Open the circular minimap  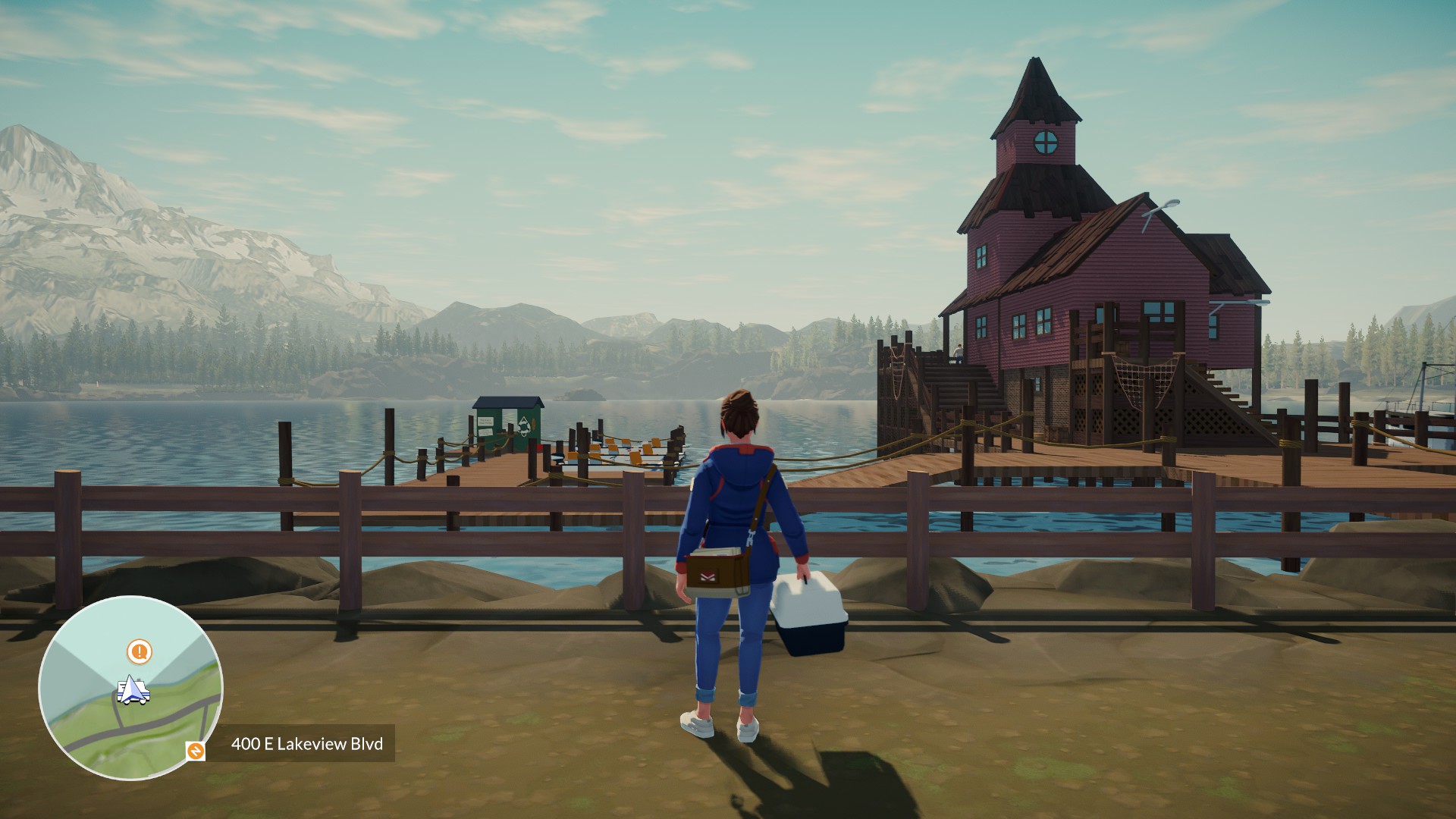tap(130, 688)
